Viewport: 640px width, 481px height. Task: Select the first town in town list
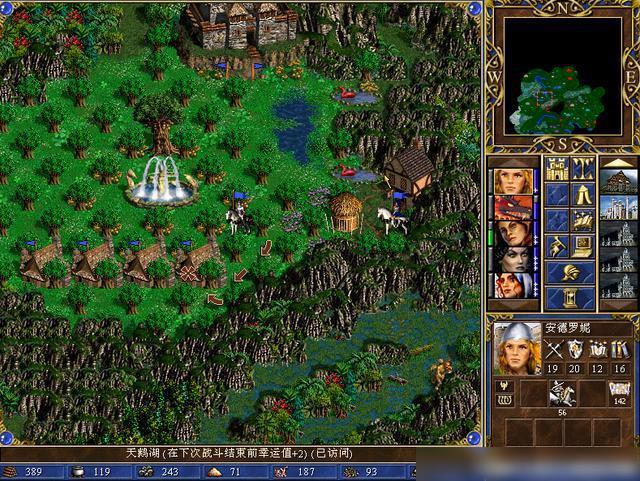click(618, 181)
